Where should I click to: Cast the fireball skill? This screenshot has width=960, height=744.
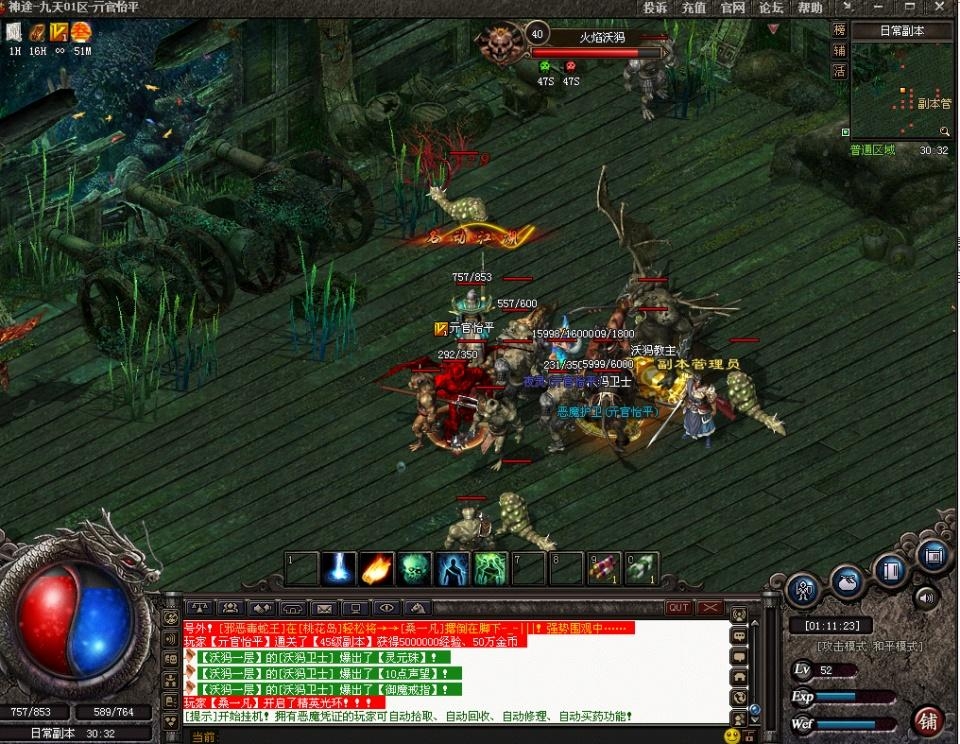click(374, 569)
